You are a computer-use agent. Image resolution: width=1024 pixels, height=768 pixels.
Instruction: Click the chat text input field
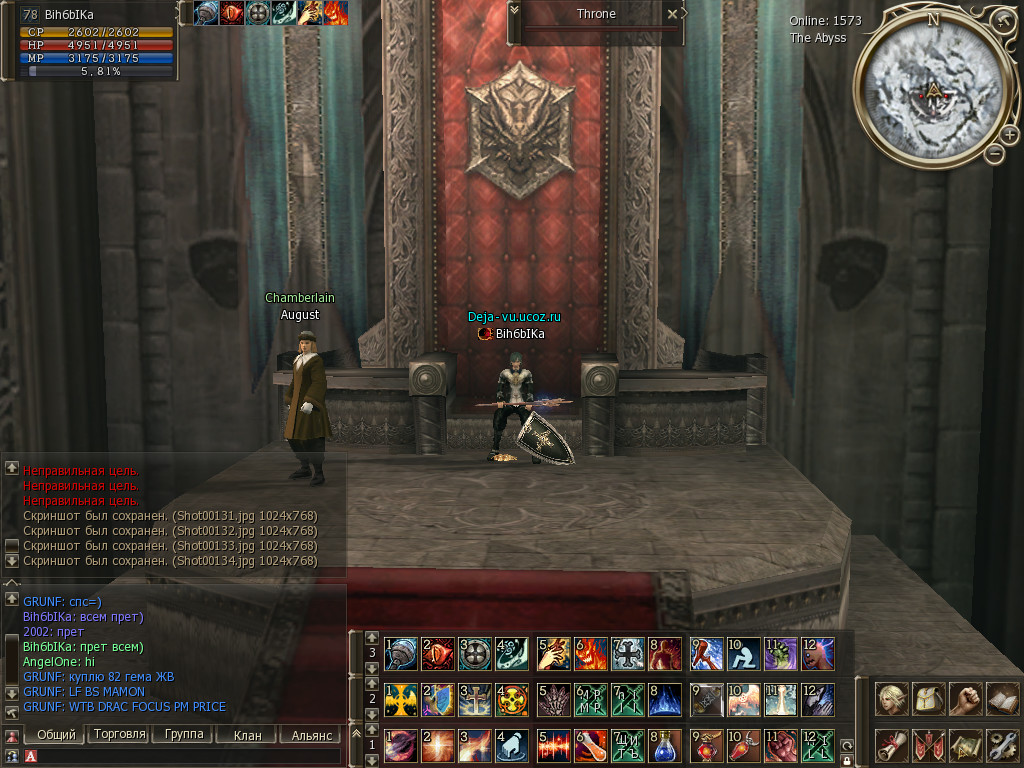click(185, 757)
